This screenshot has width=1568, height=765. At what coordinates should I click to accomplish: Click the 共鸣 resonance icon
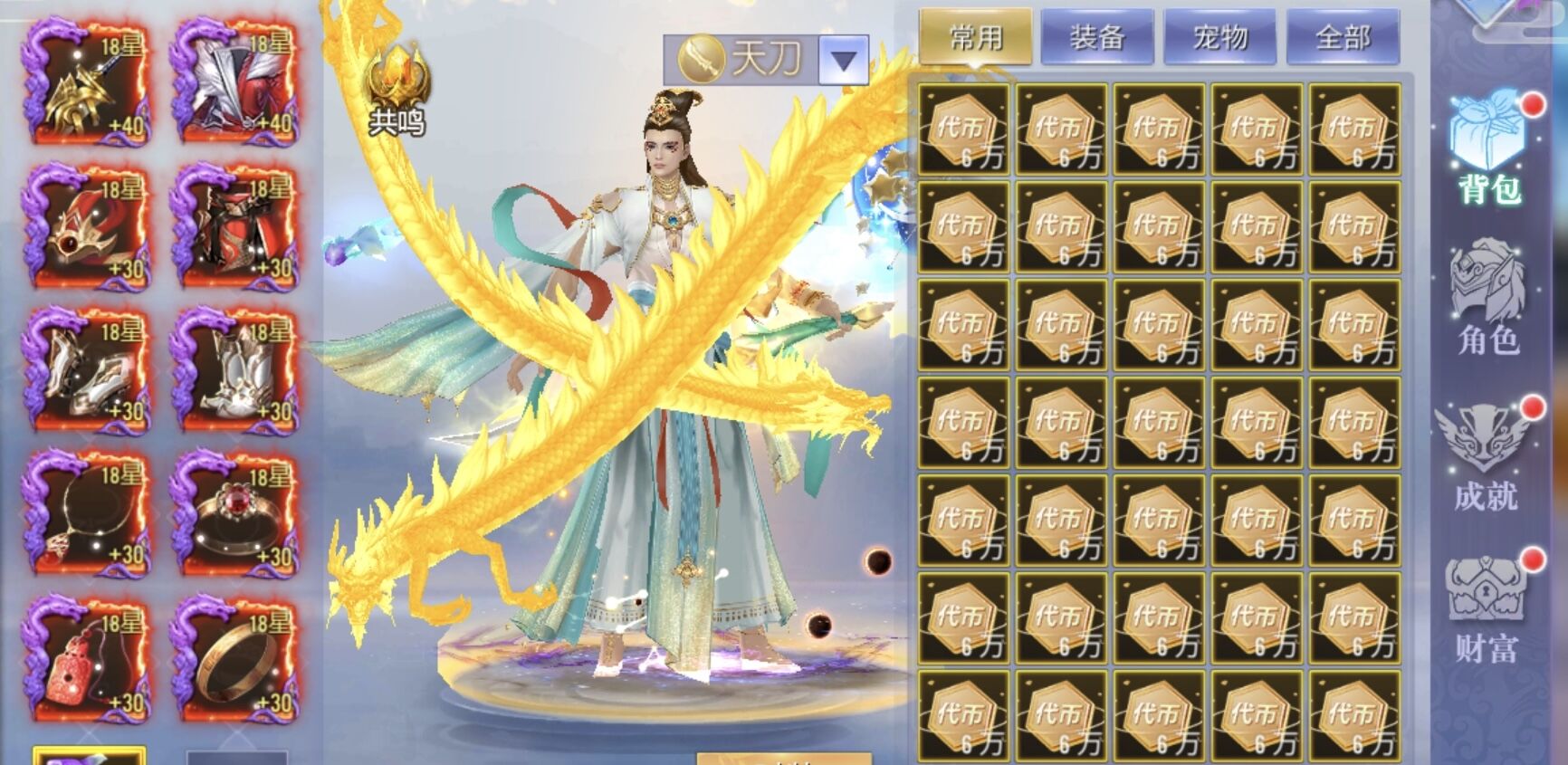(x=397, y=92)
